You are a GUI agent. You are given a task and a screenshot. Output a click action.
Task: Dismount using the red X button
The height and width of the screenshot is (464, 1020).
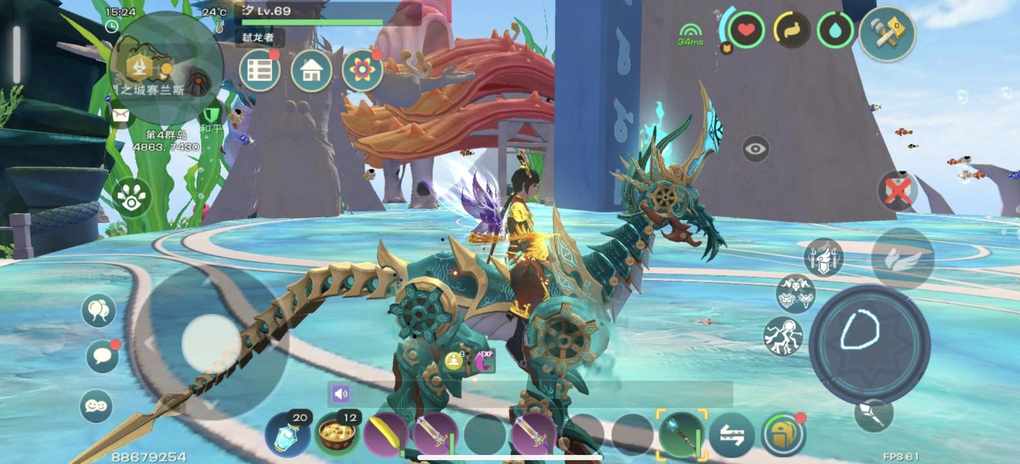pyautogui.click(x=898, y=190)
